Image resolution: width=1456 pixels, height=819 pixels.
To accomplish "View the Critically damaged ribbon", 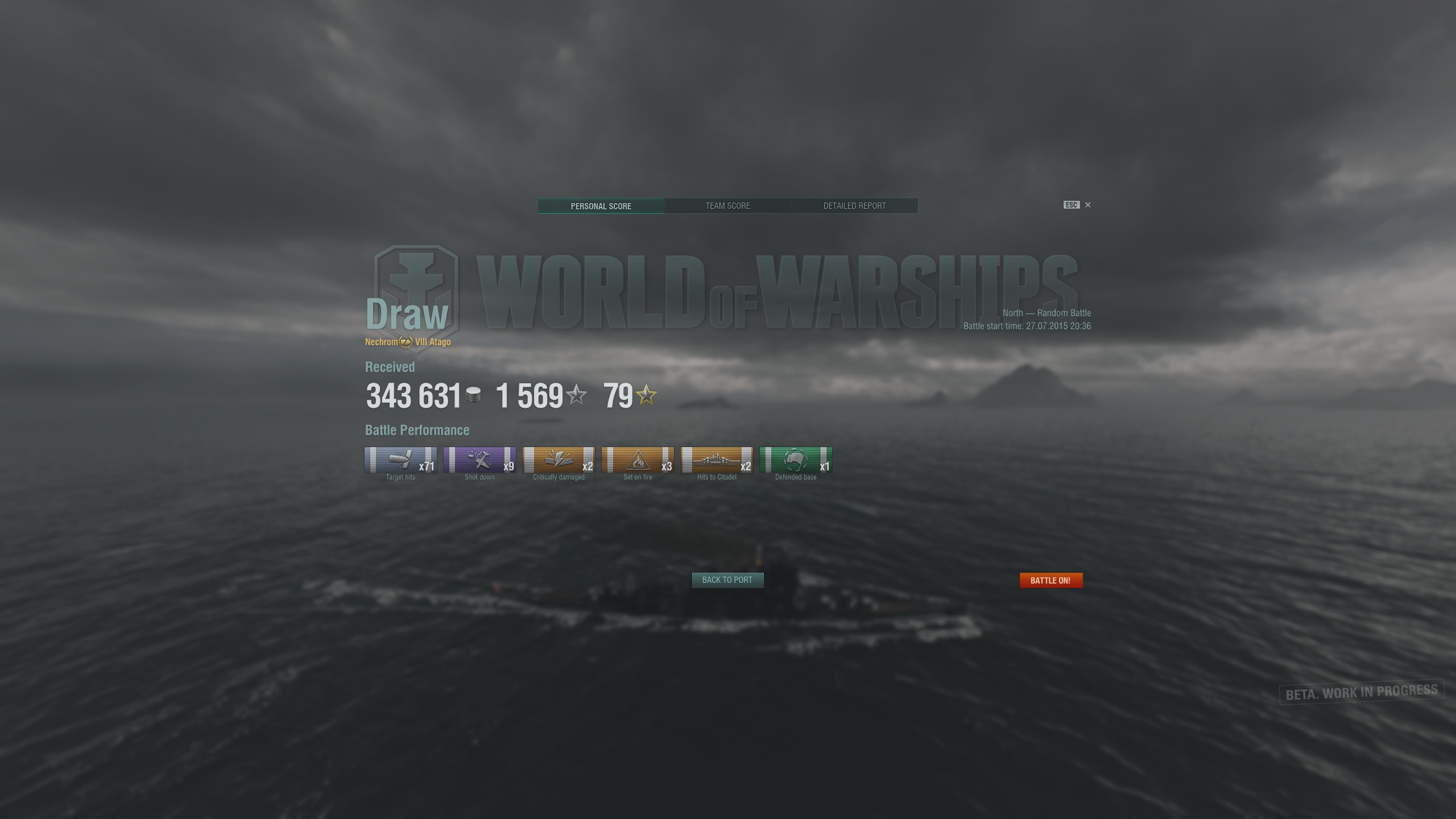I will tap(558, 462).
